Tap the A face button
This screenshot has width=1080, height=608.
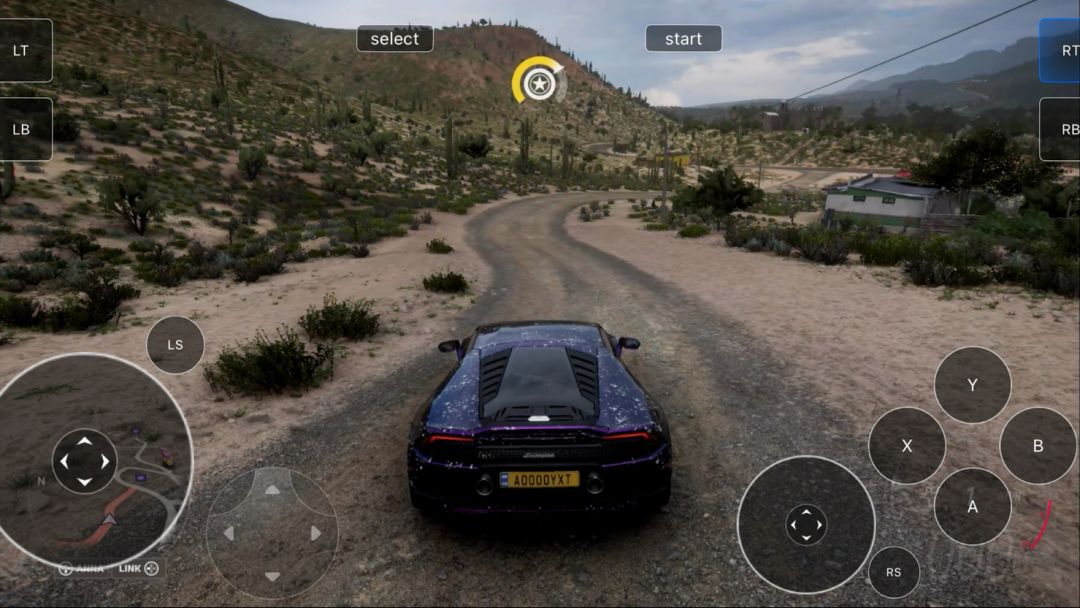[972, 507]
